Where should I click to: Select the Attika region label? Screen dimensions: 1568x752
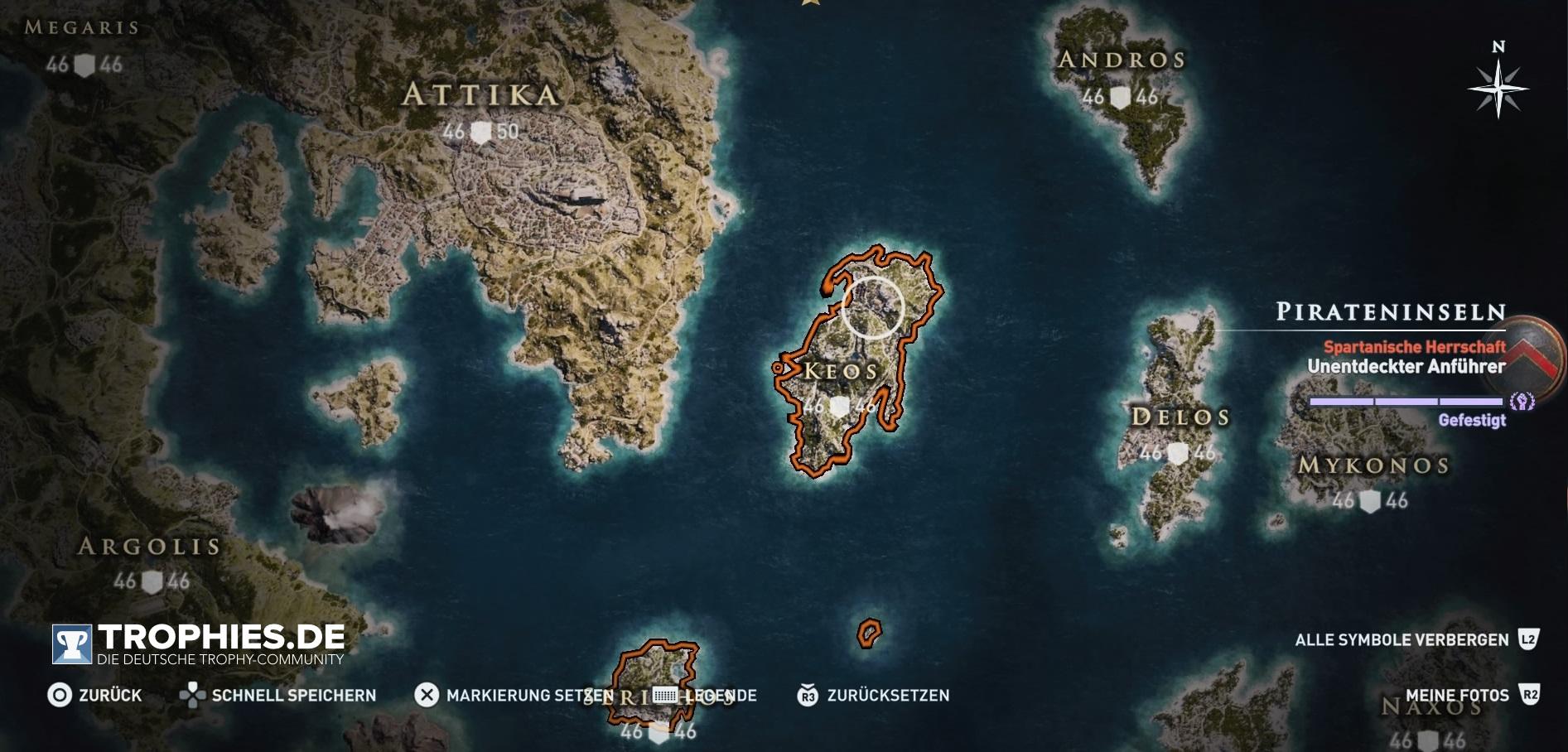[x=480, y=95]
